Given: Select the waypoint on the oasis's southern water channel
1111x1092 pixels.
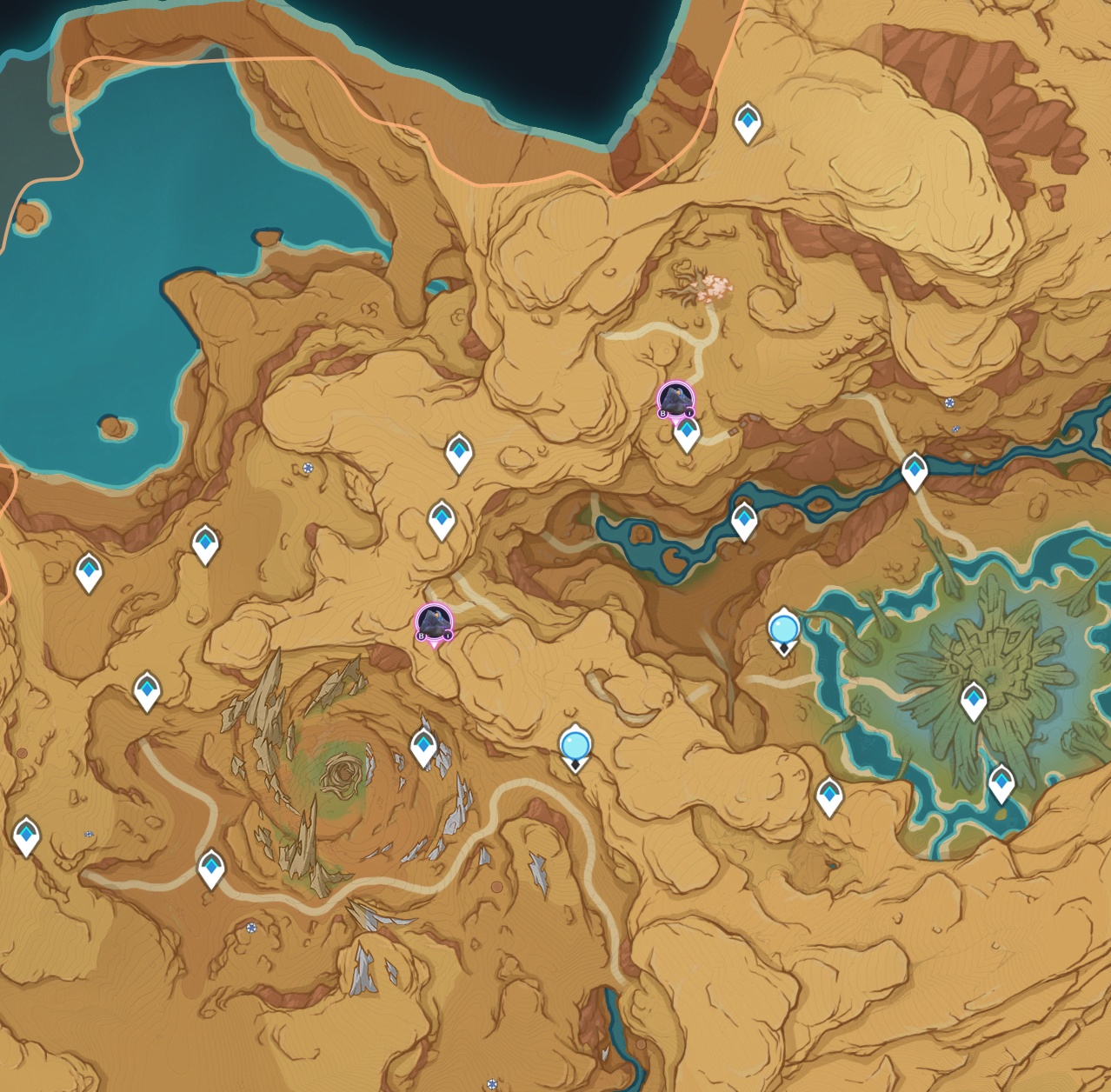Looking at the screenshot, I should click(x=1001, y=782).
